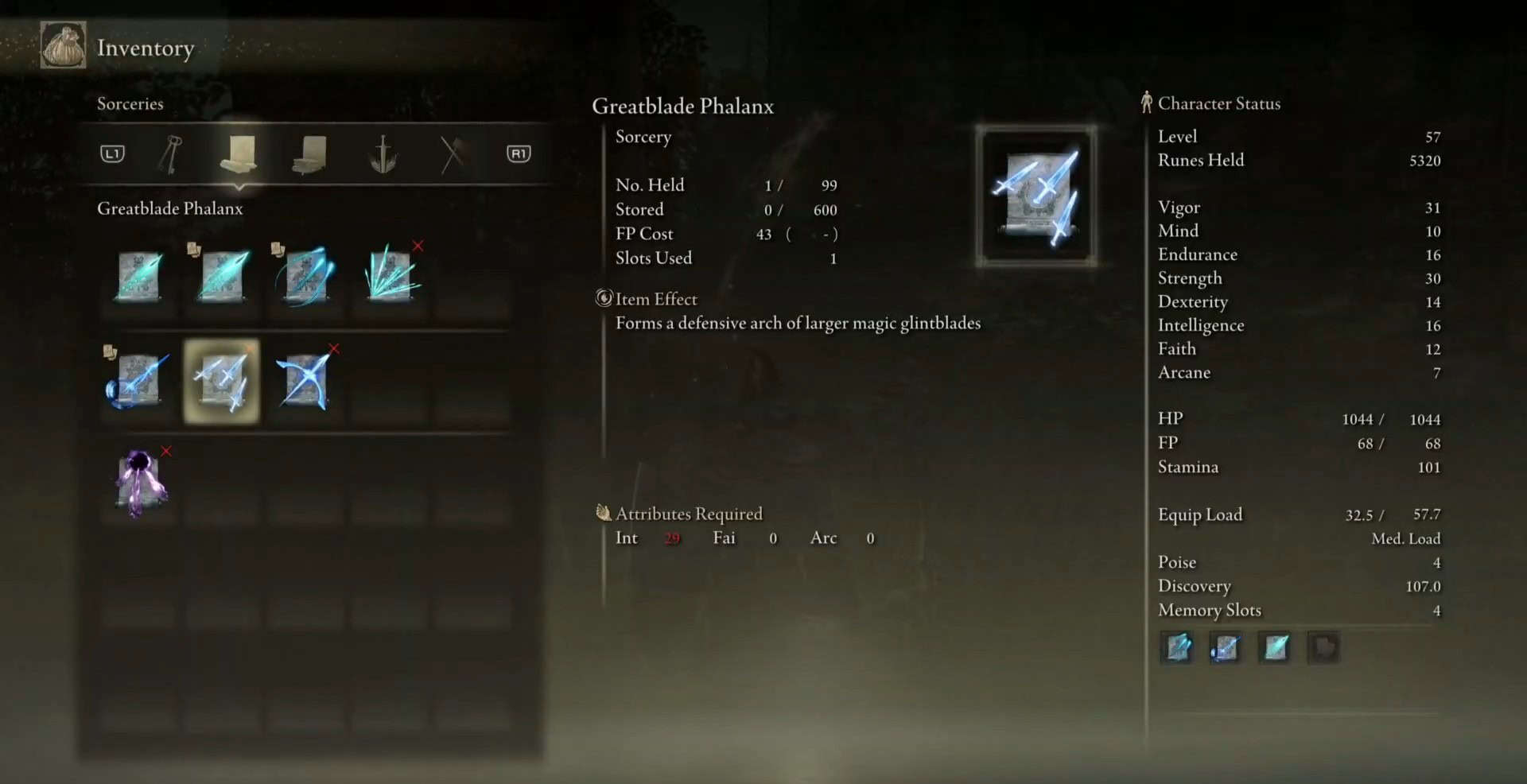Select the purple dark orb sorcery
This screenshot has height=784, width=1527.
(140, 483)
